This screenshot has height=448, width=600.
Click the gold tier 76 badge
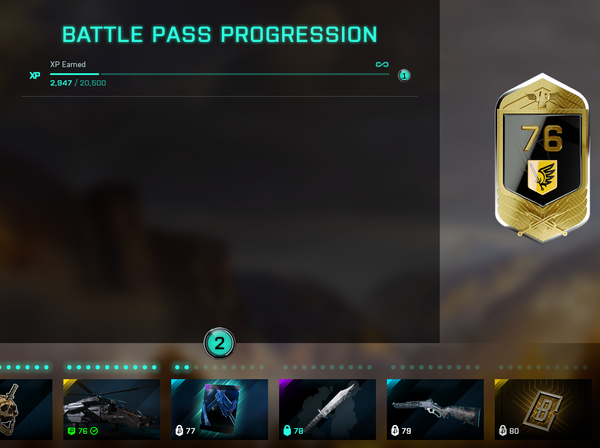(541, 160)
